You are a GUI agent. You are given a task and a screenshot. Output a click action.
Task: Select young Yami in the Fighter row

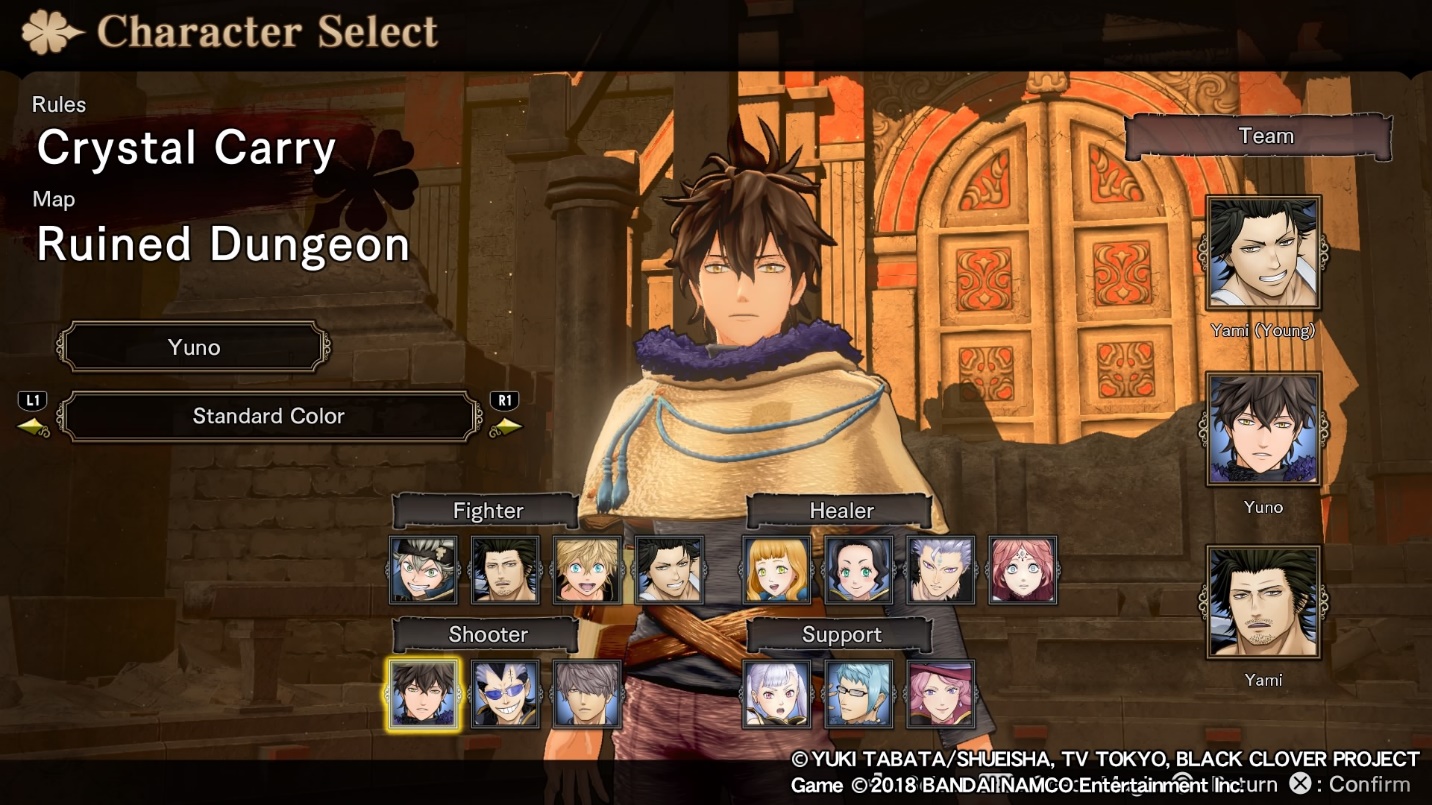coord(669,570)
